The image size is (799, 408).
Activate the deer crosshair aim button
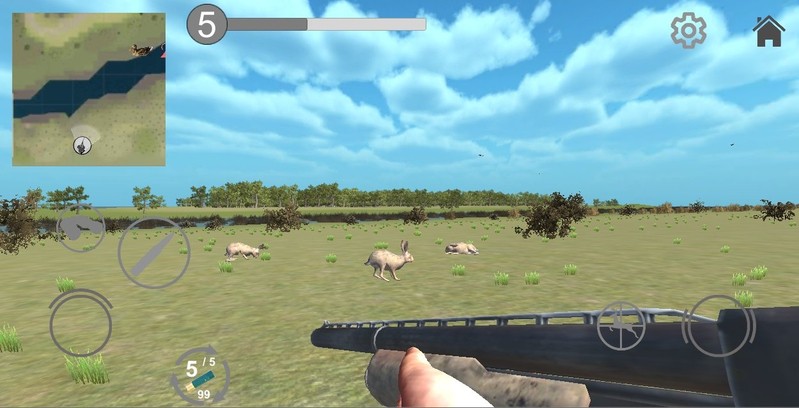(x=621, y=326)
